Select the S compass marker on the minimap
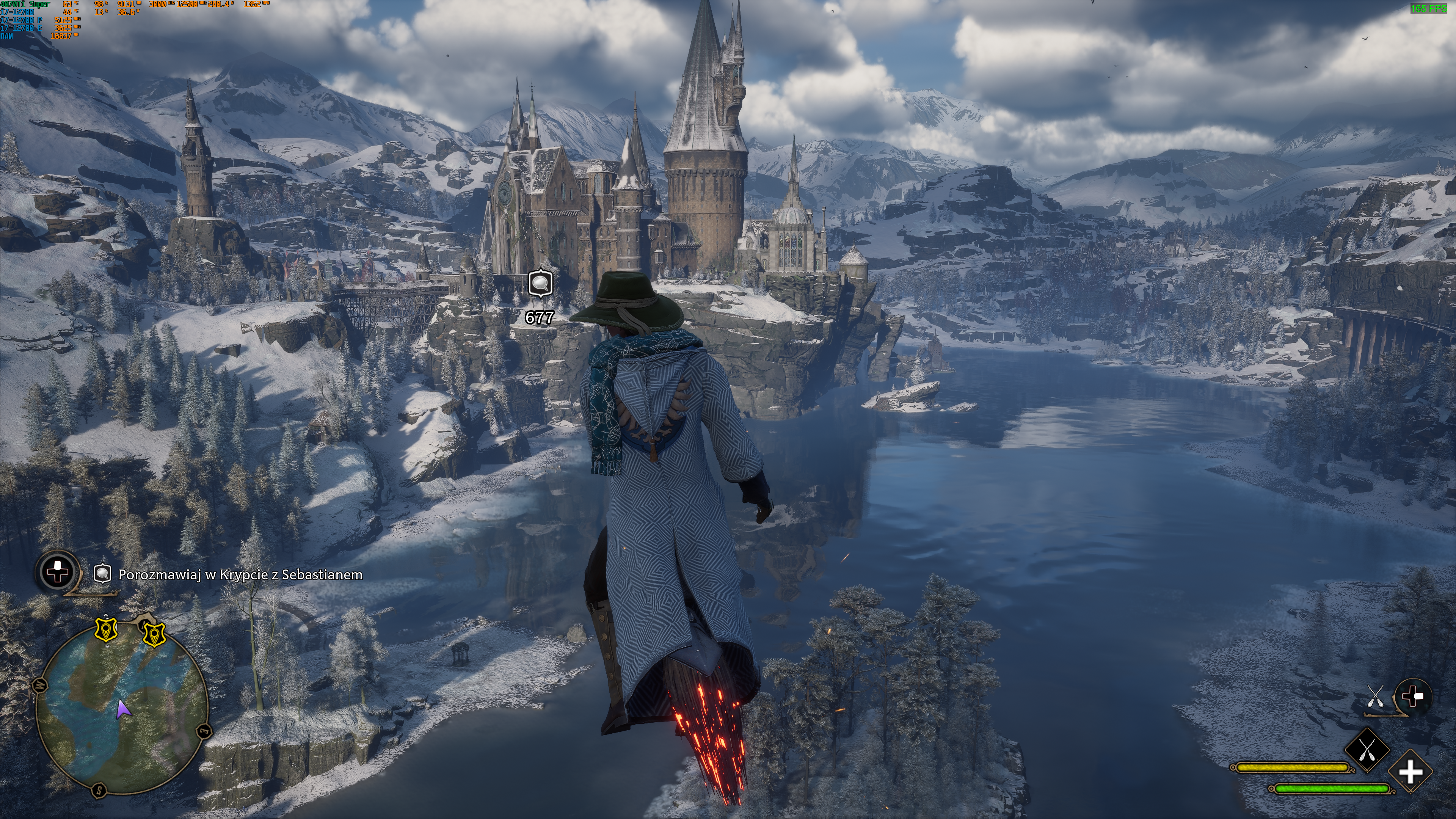 tap(99, 789)
